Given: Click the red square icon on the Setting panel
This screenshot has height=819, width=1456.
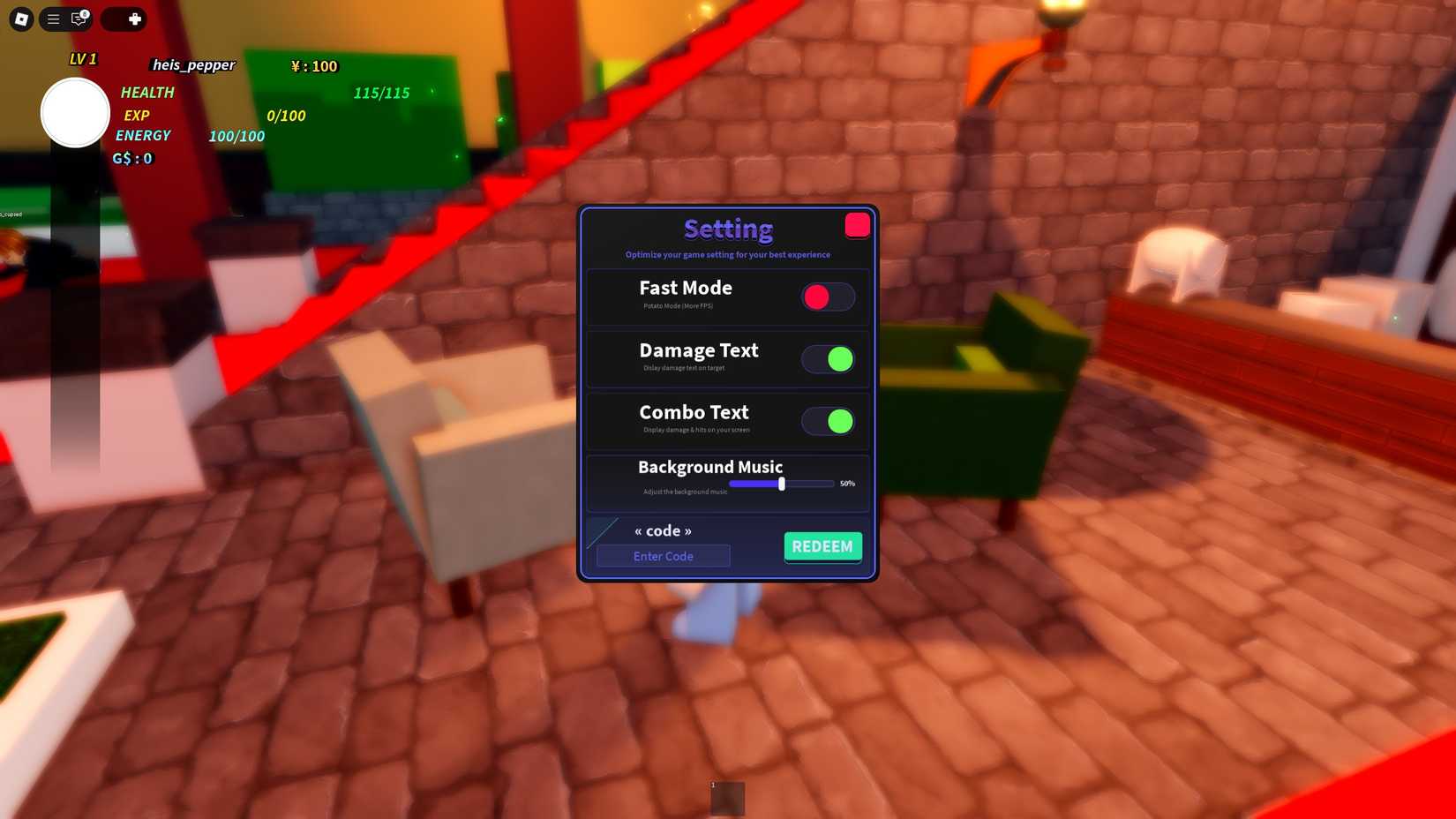Looking at the screenshot, I should pyautogui.click(x=856, y=225).
